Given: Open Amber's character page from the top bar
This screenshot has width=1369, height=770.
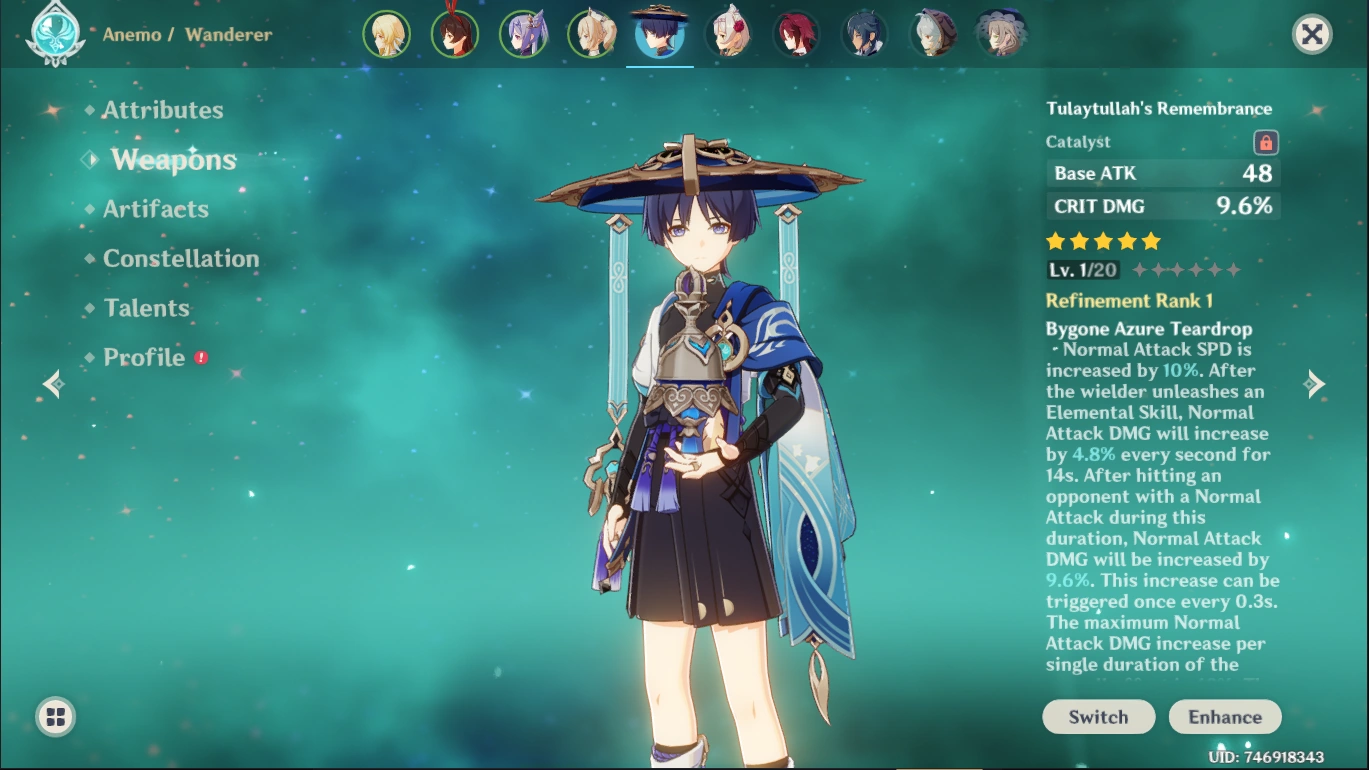Looking at the screenshot, I should pos(455,33).
